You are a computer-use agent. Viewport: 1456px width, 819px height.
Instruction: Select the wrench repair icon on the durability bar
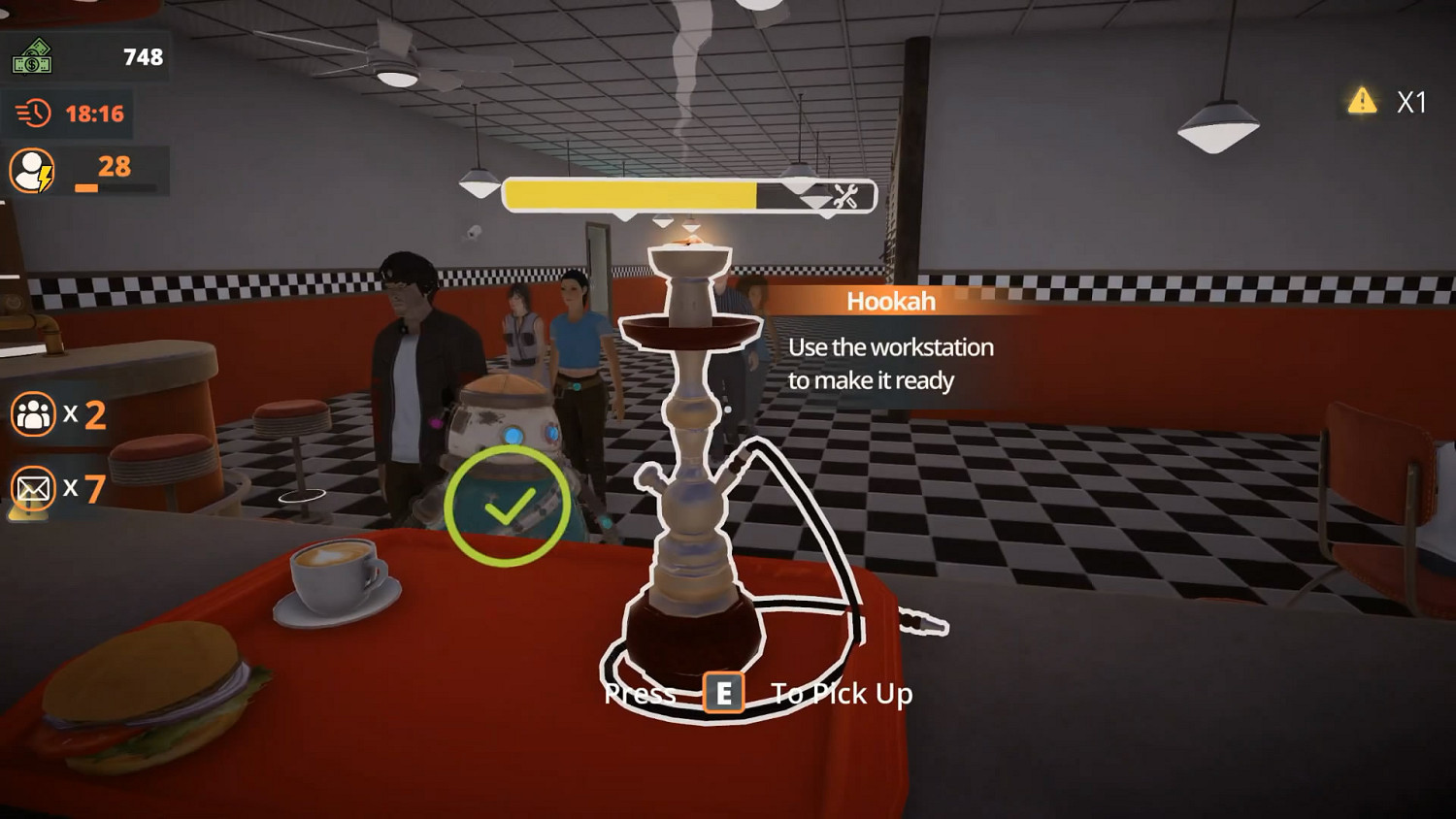pos(845,195)
